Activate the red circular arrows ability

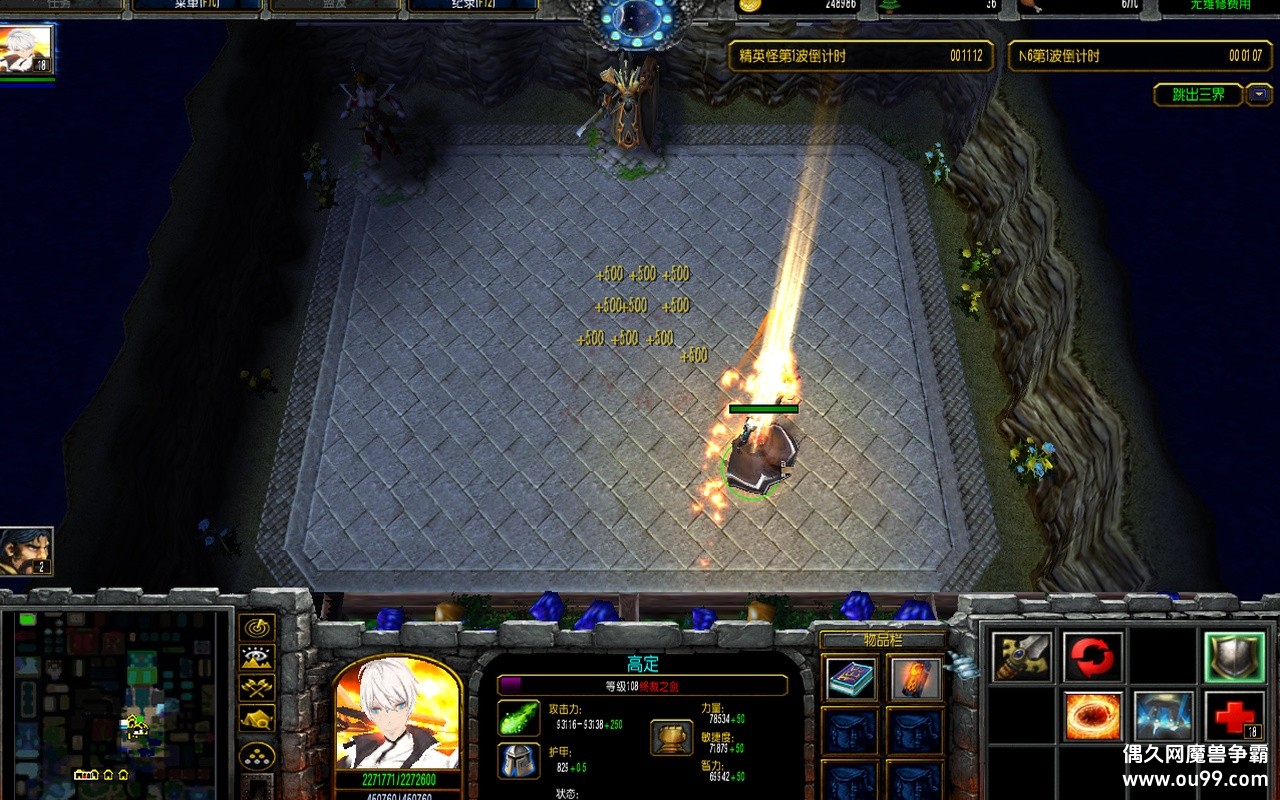tap(1093, 657)
